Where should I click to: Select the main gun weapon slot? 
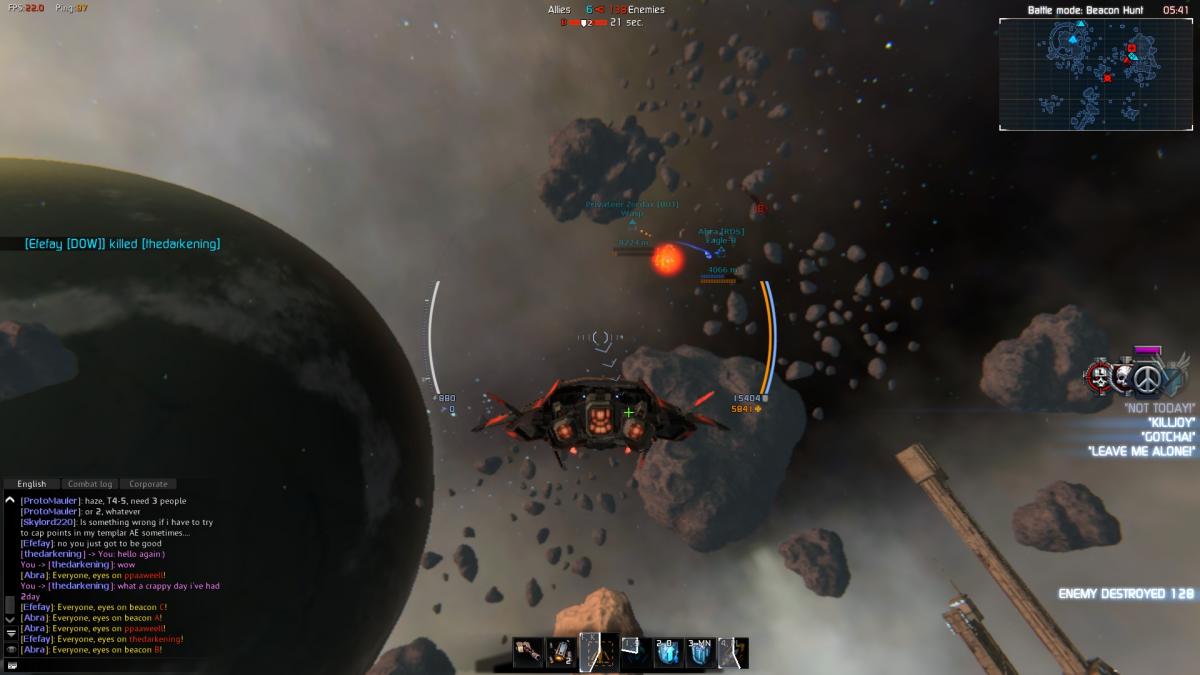tap(527, 653)
